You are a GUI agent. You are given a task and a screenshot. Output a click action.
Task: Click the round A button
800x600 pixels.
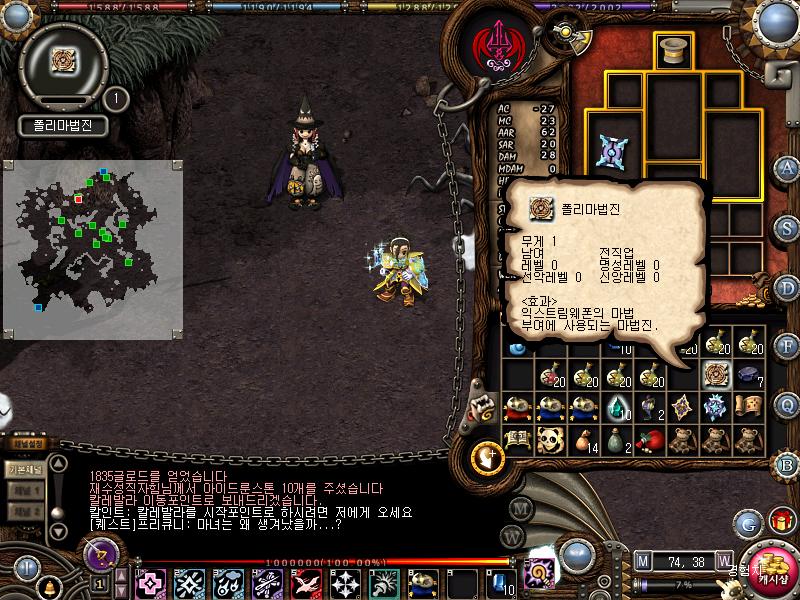pos(787,167)
